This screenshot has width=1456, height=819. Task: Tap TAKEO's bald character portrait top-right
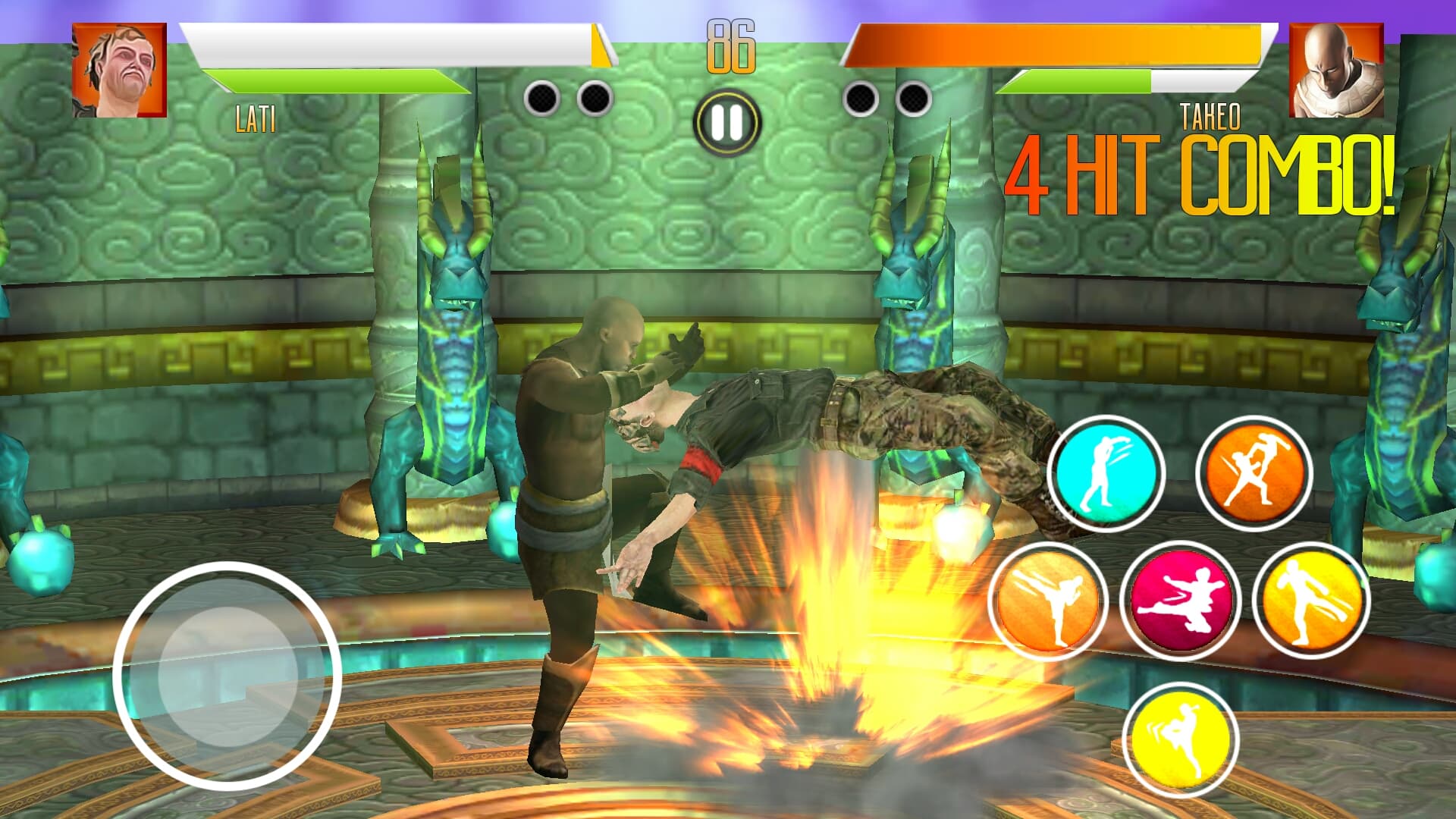(1337, 72)
